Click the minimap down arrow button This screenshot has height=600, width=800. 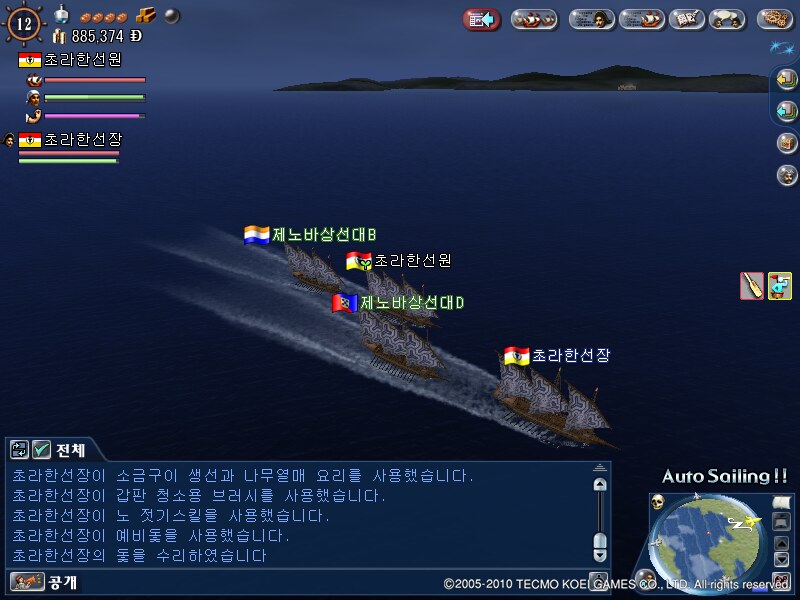(x=781, y=560)
